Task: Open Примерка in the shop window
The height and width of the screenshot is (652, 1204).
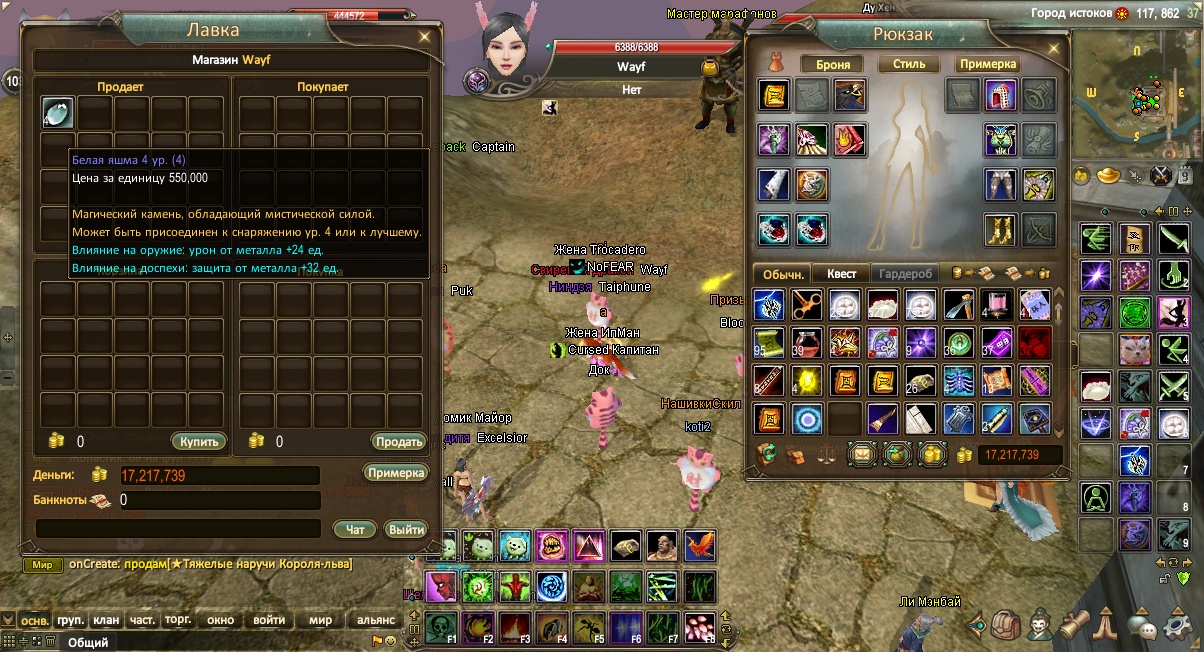Action: (x=396, y=473)
